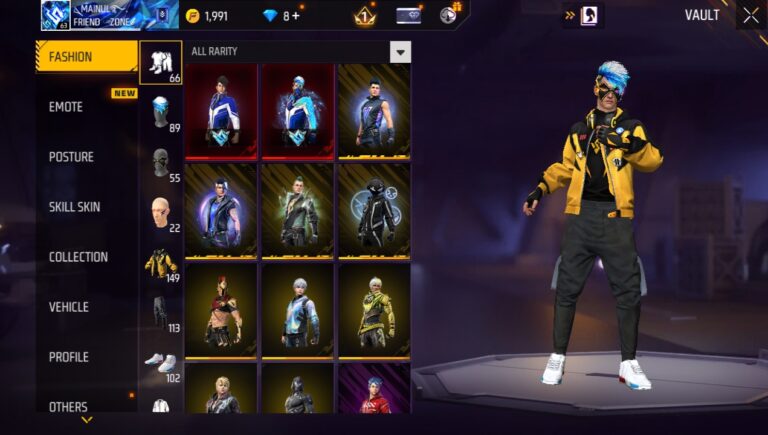Open the Vehicle category

click(x=69, y=307)
